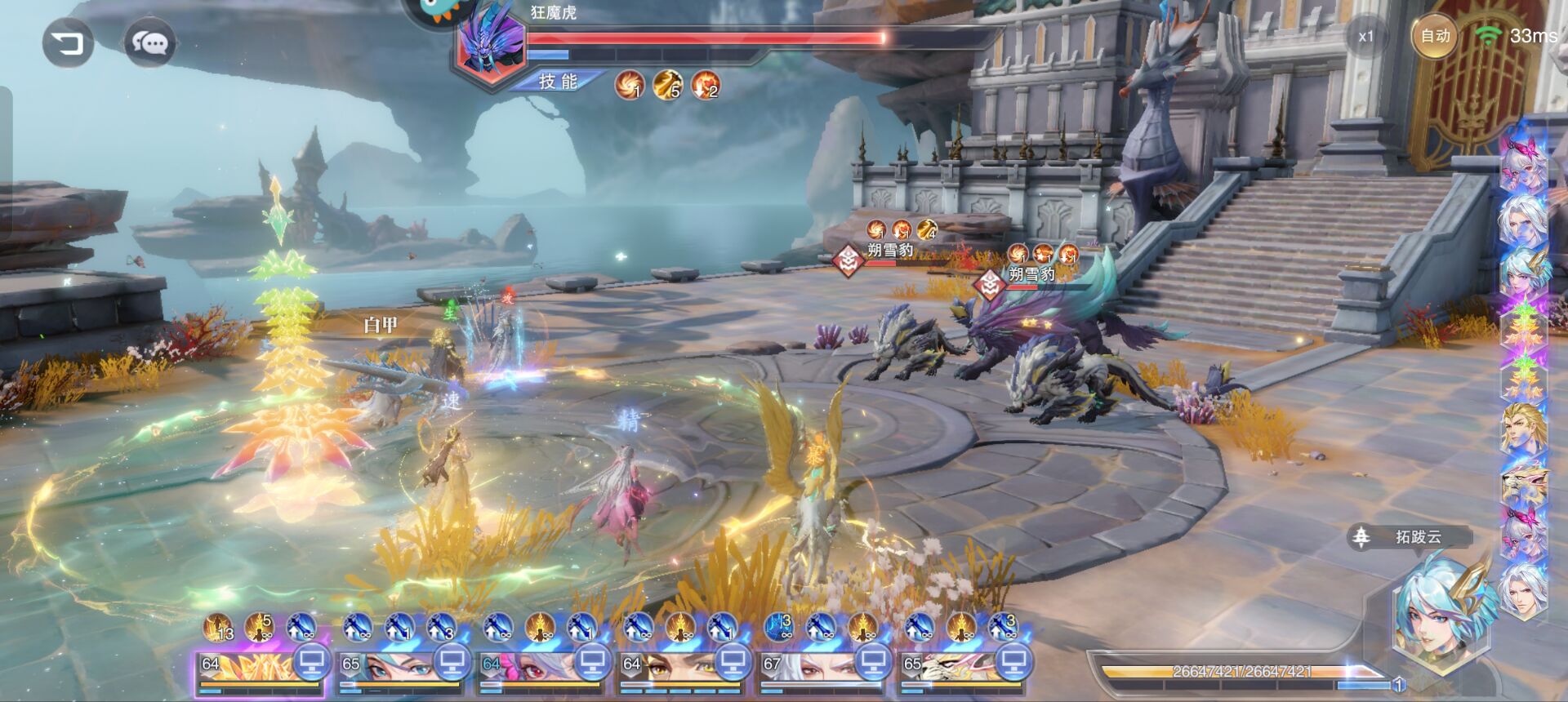
Task: Open the chat speech-bubble button
Action: point(150,42)
